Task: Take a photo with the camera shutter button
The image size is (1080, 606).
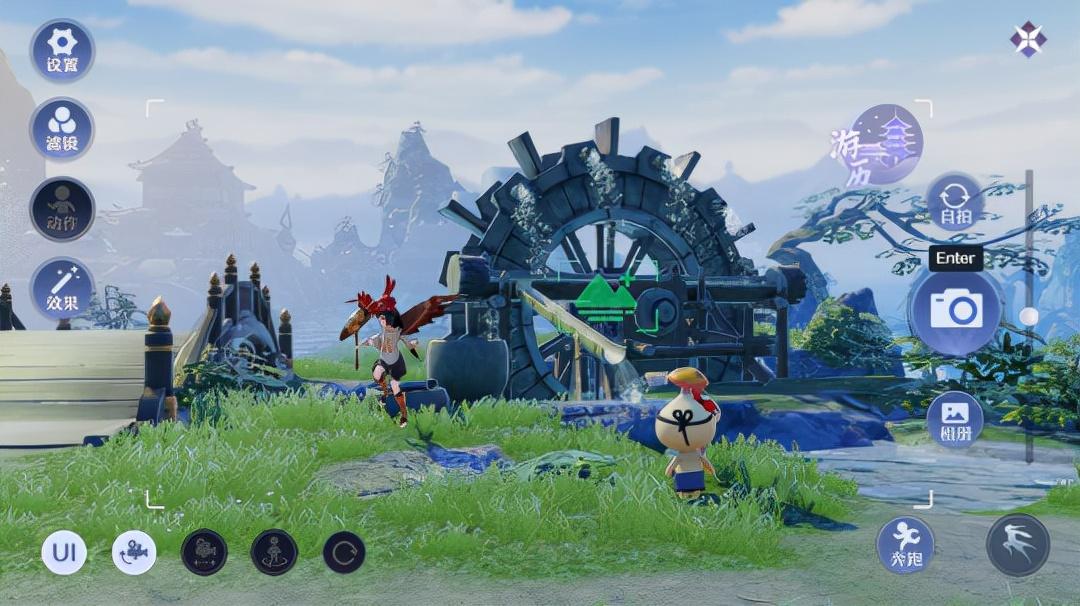Action: pos(955,310)
